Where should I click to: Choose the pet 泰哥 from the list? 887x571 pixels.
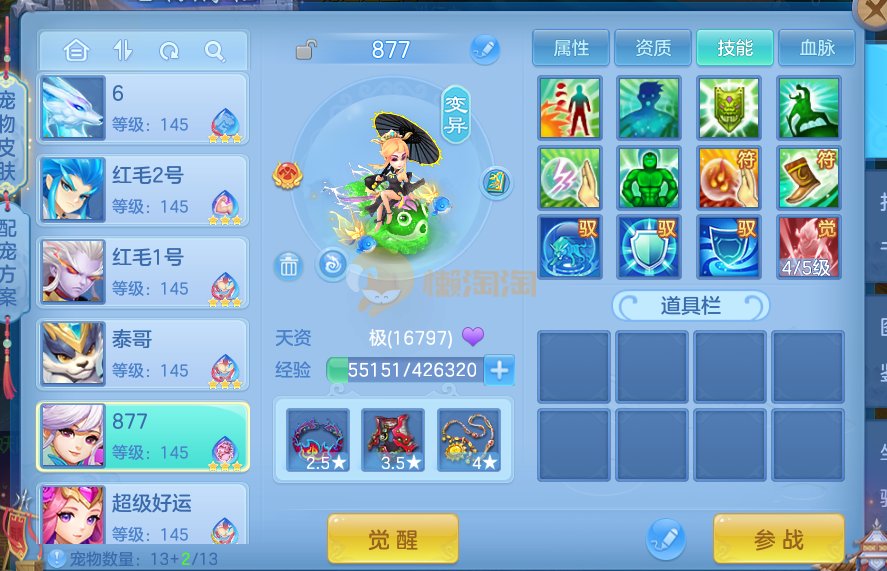click(x=143, y=354)
